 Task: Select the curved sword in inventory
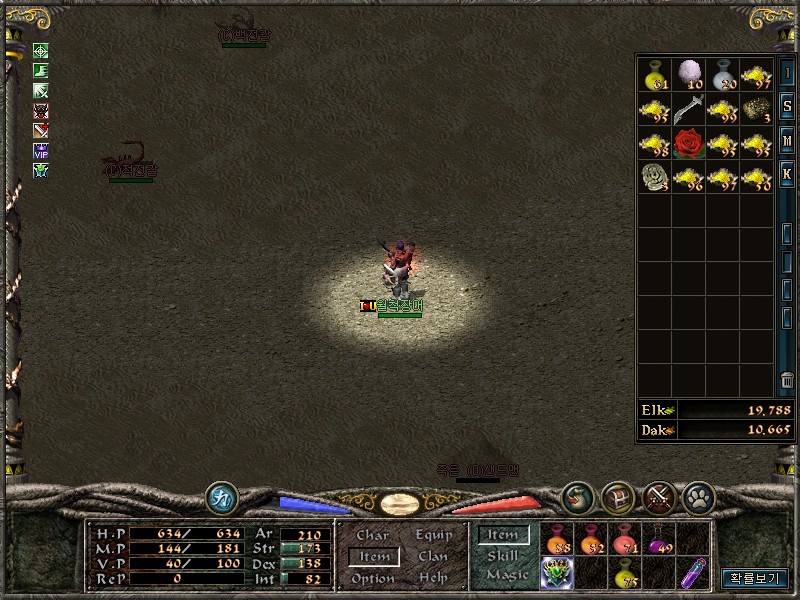(x=689, y=109)
